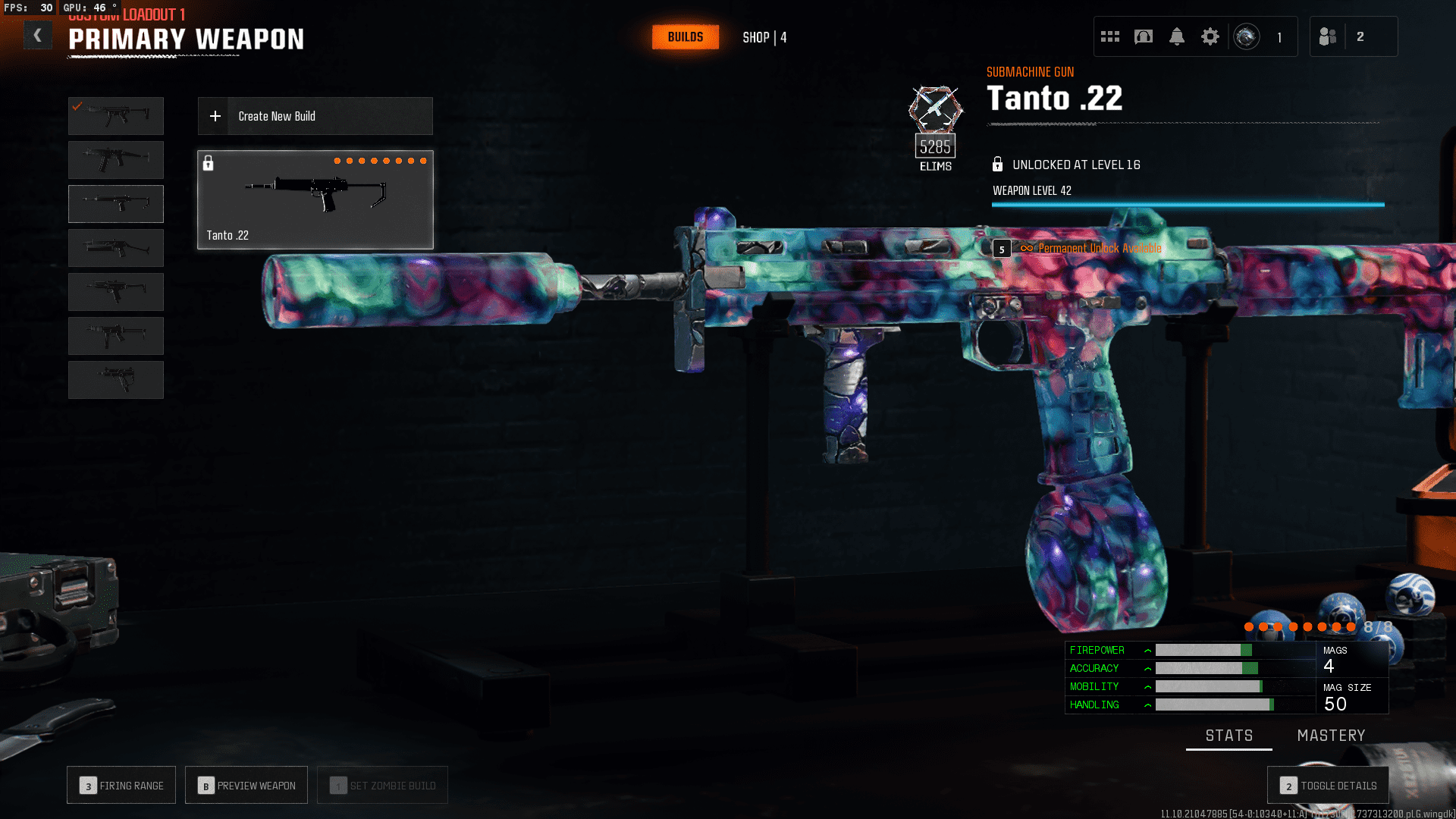Switch to the Mastery tab
This screenshot has width=1456, height=819.
click(1331, 736)
